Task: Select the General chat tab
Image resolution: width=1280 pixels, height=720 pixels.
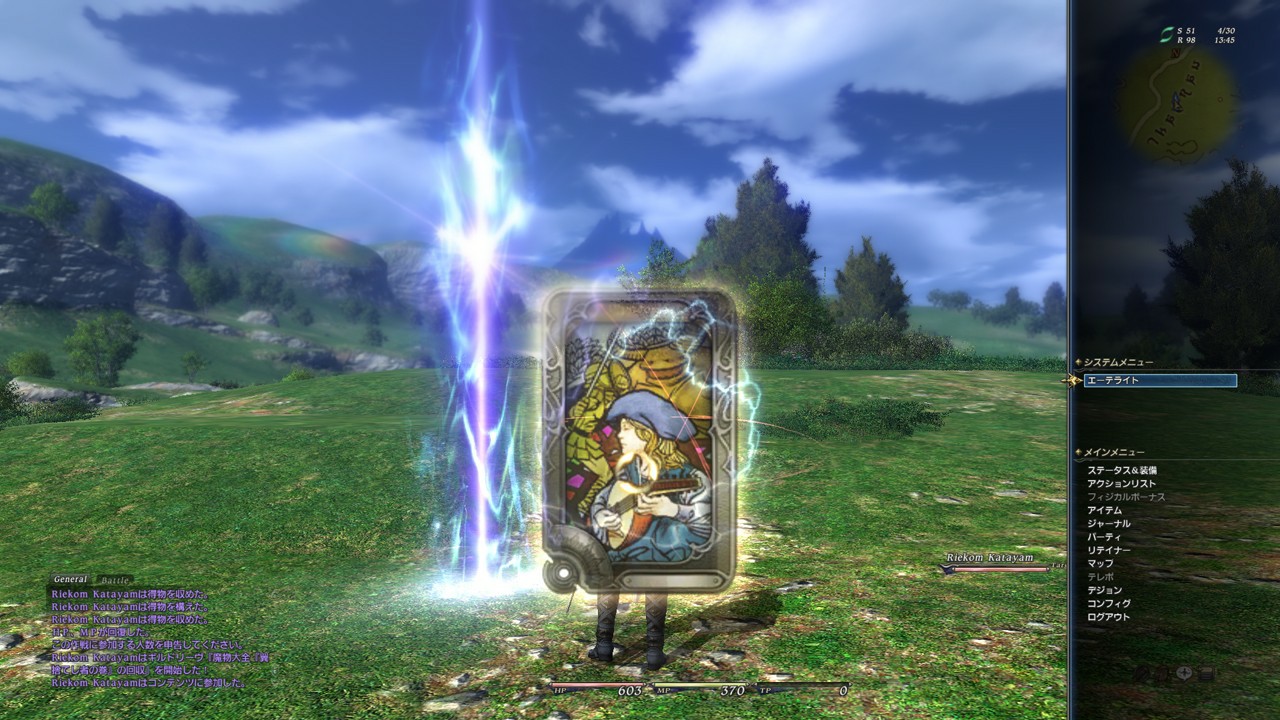Action: [x=70, y=578]
